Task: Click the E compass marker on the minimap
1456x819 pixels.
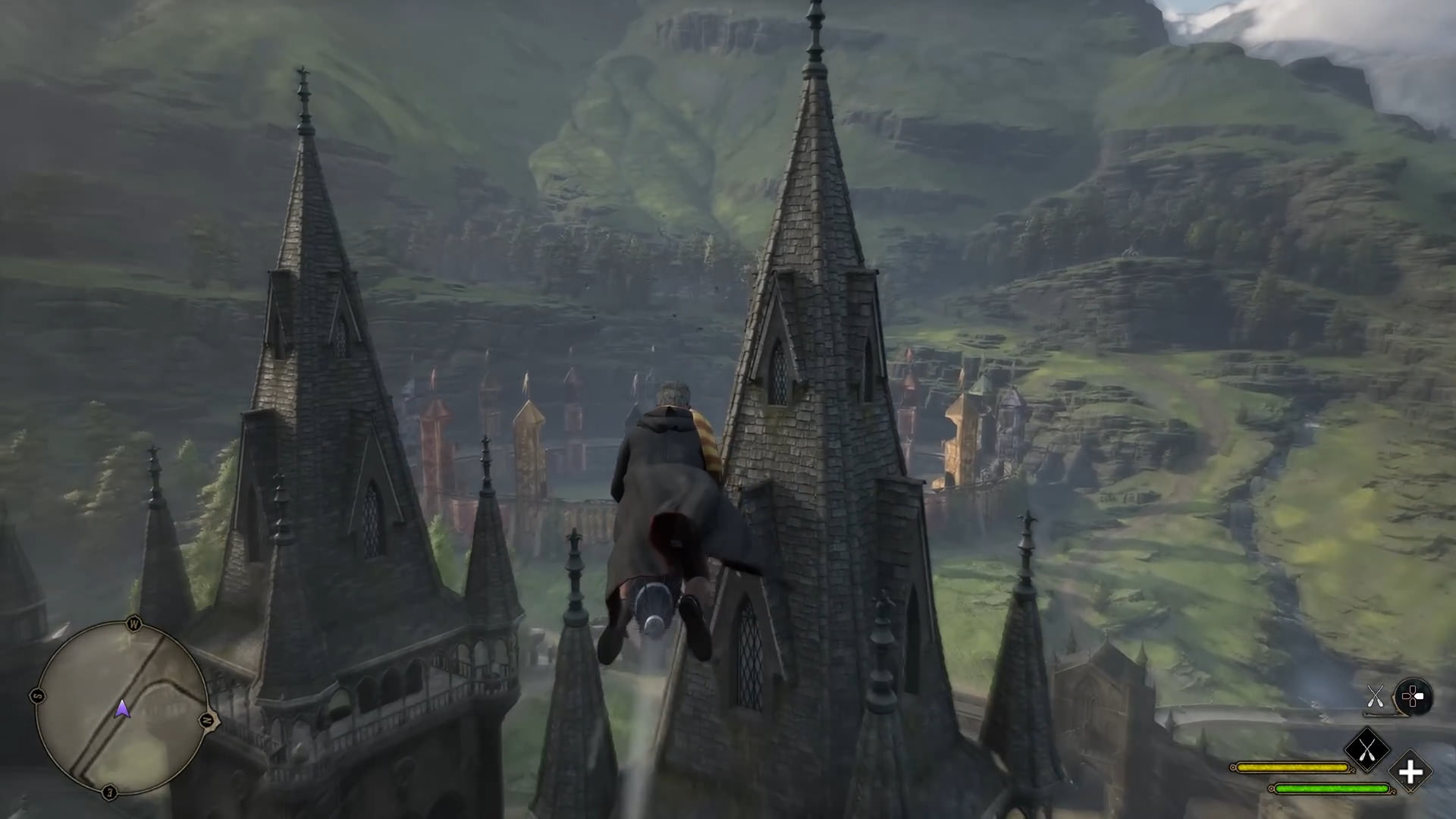Action: coord(109,790)
